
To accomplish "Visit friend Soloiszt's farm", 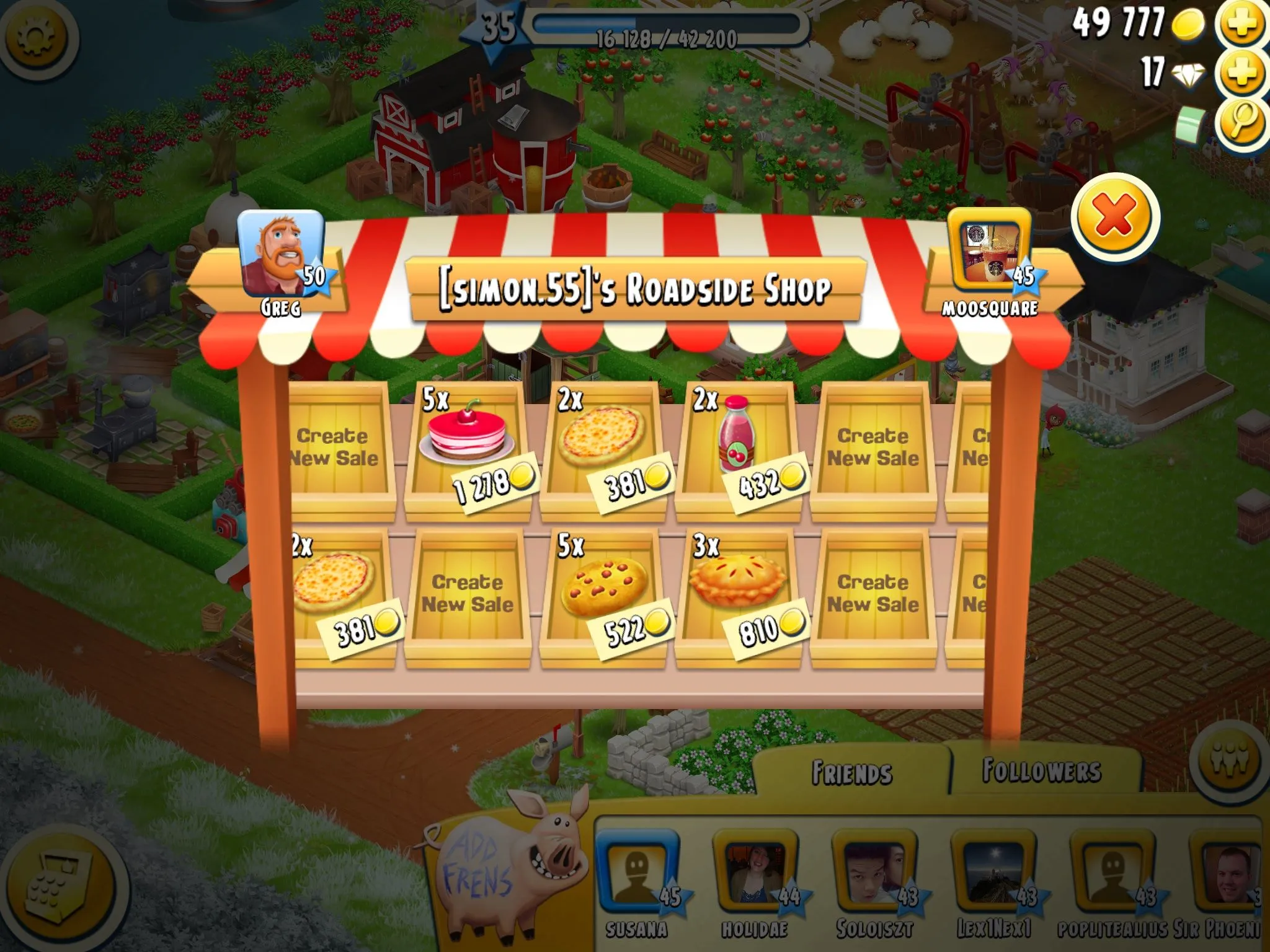I will 874,874.
